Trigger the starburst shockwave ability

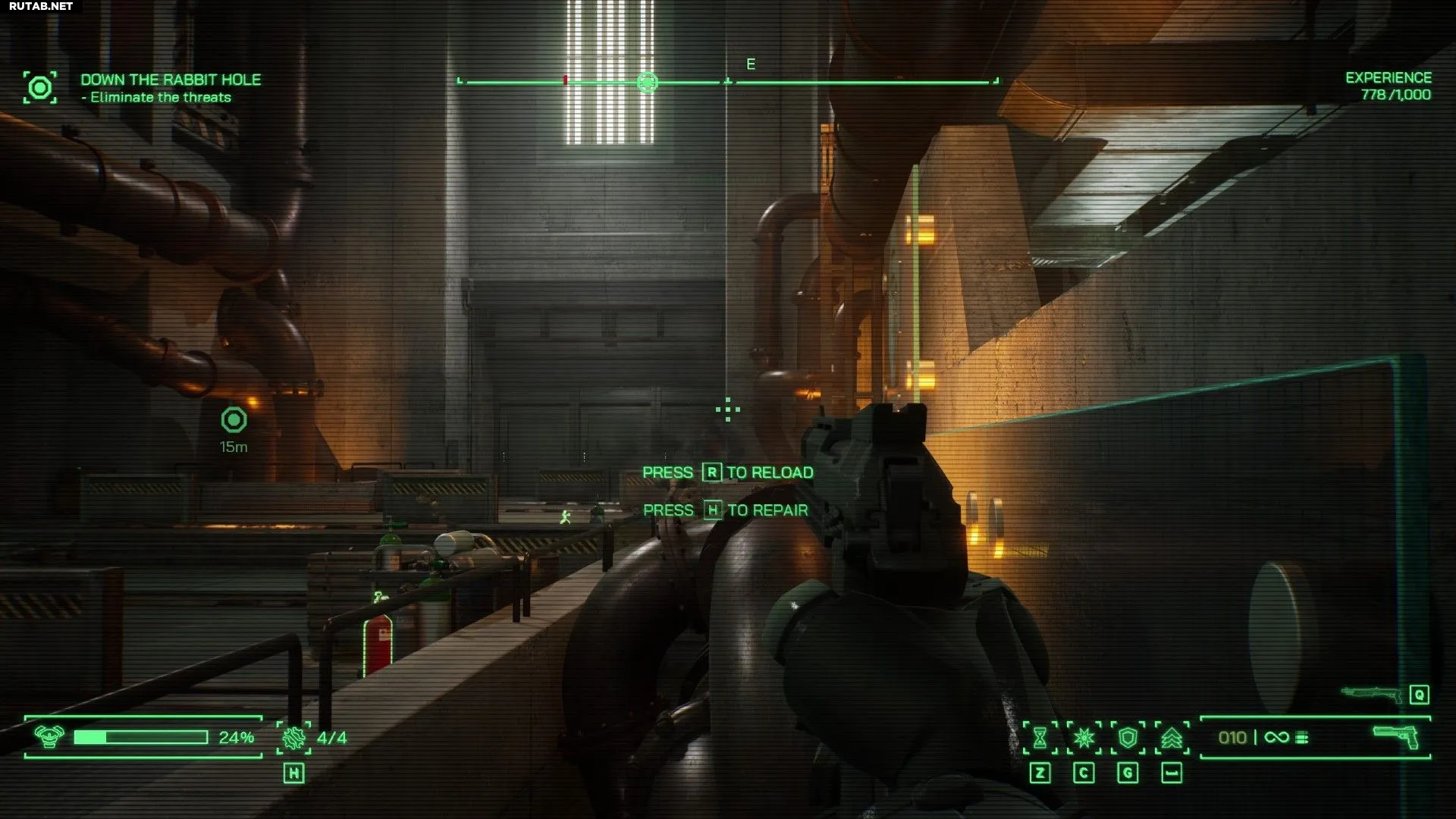(1084, 738)
